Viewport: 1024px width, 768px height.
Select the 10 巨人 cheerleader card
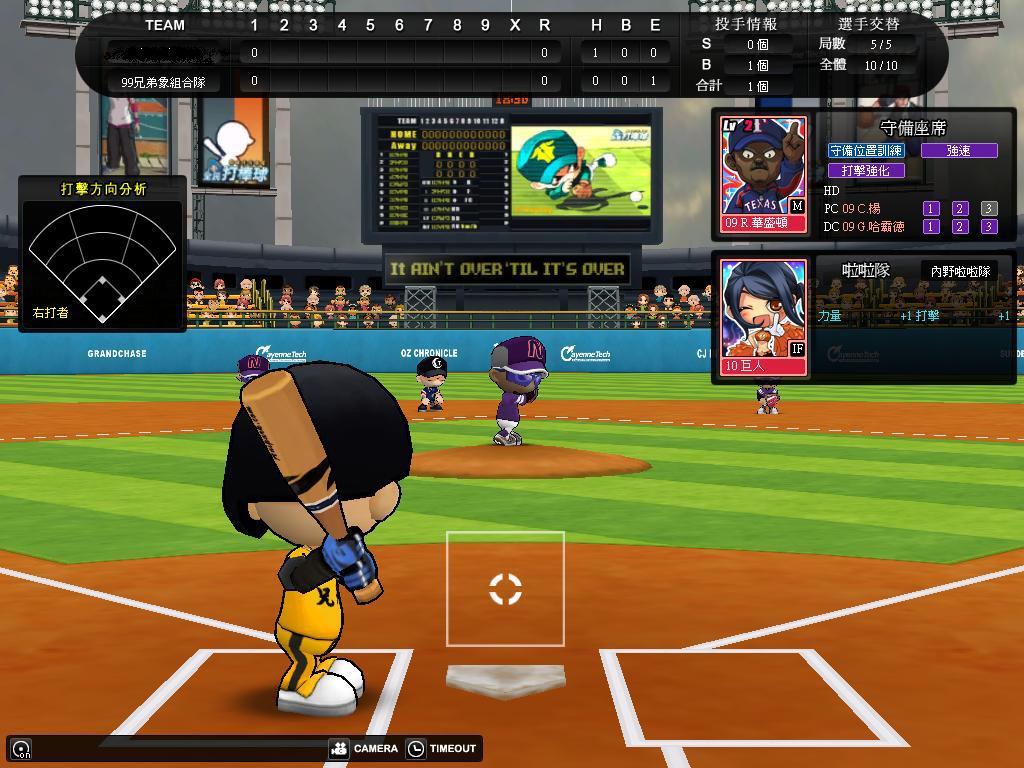coord(764,317)
